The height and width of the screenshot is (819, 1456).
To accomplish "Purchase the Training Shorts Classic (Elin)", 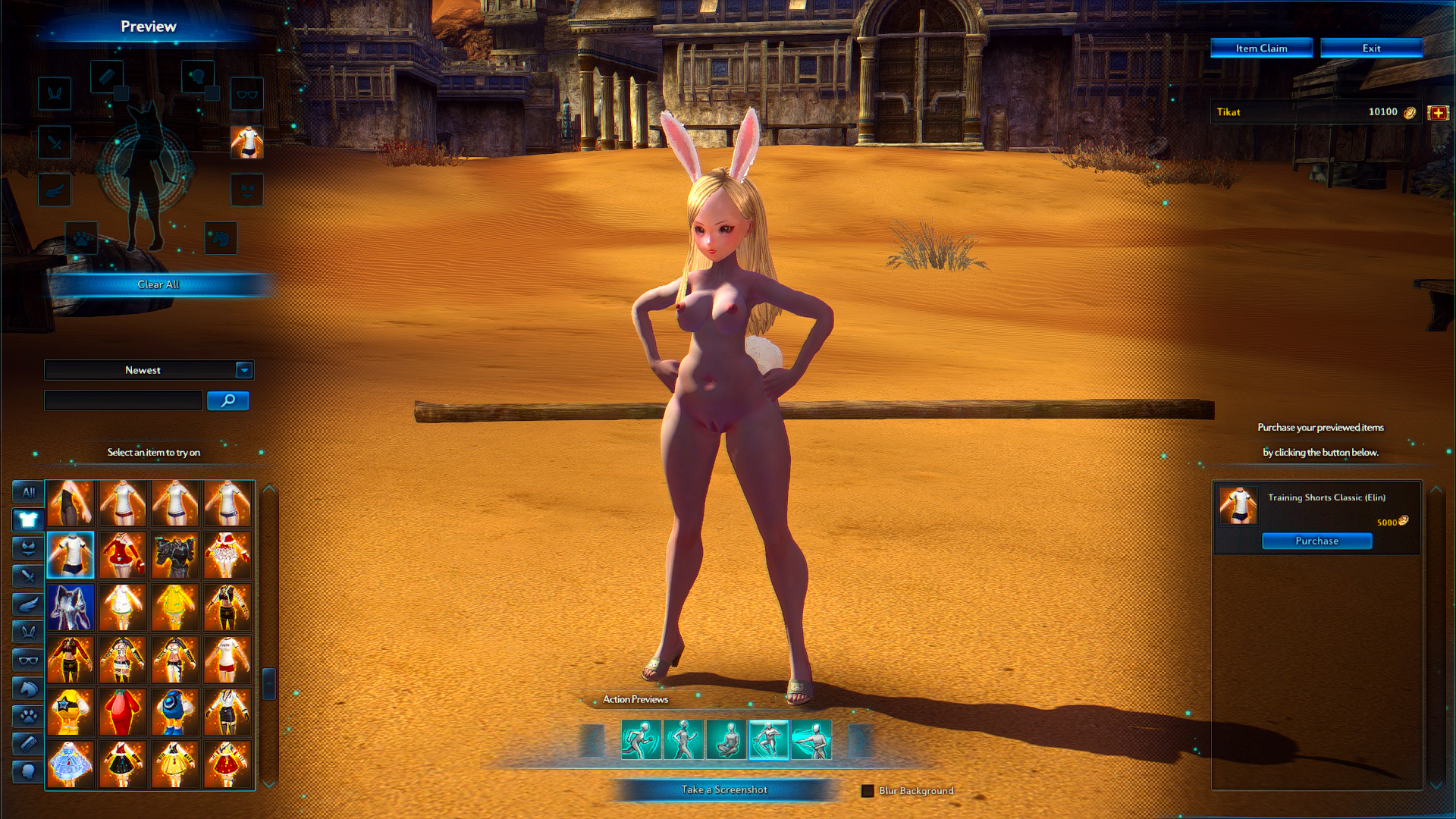I will tap(1316, 541).
